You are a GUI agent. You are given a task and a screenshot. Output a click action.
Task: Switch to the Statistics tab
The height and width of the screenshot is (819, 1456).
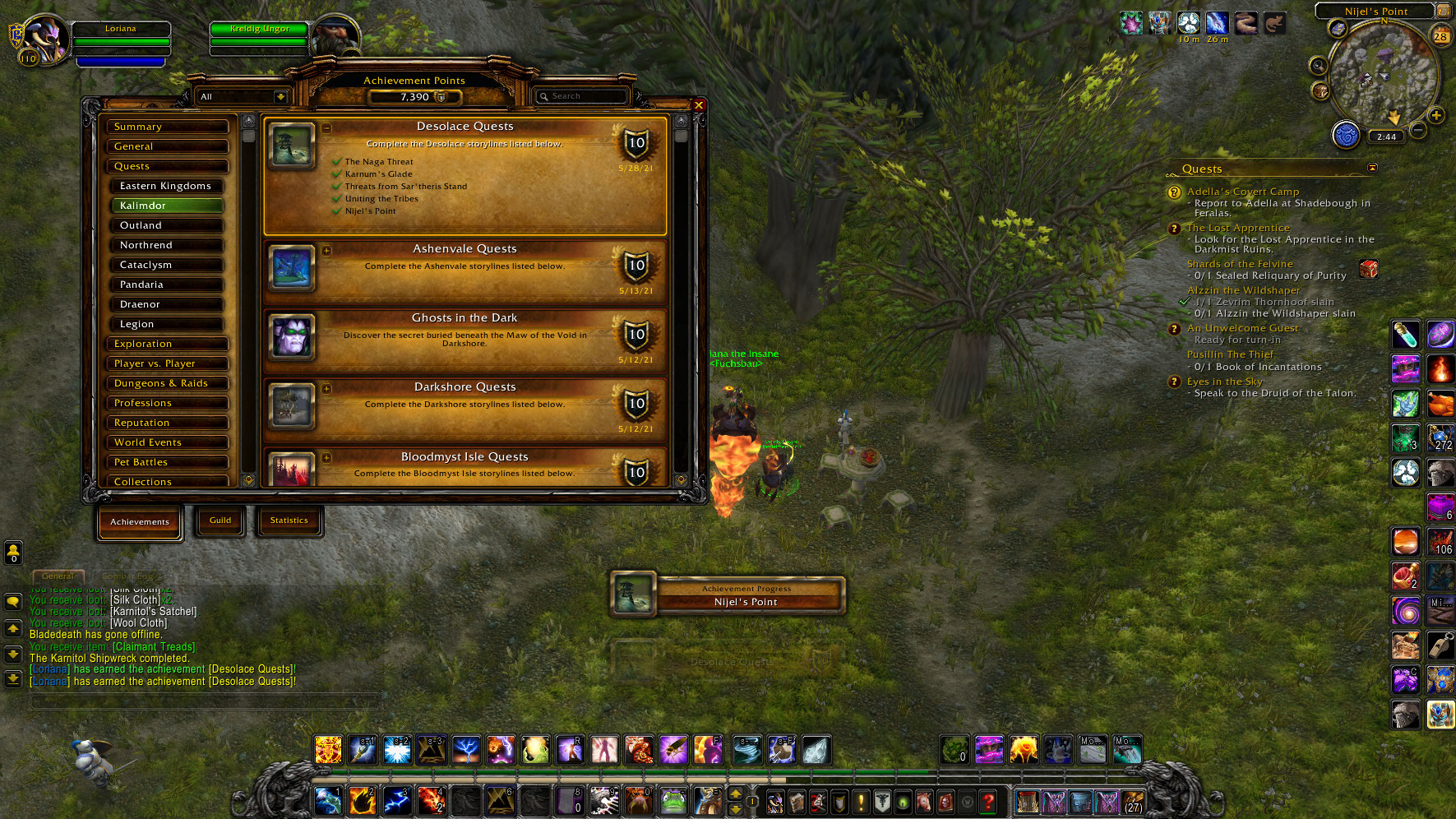click(x=289, y=521)
